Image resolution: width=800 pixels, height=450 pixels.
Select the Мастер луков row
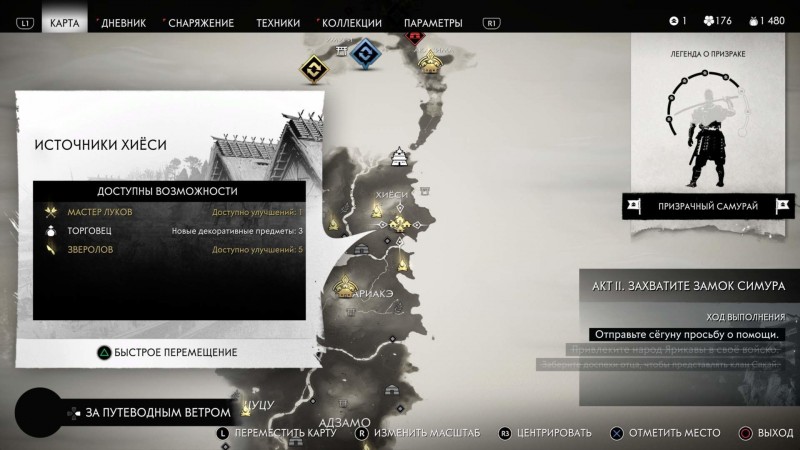[x=170, y=212]
